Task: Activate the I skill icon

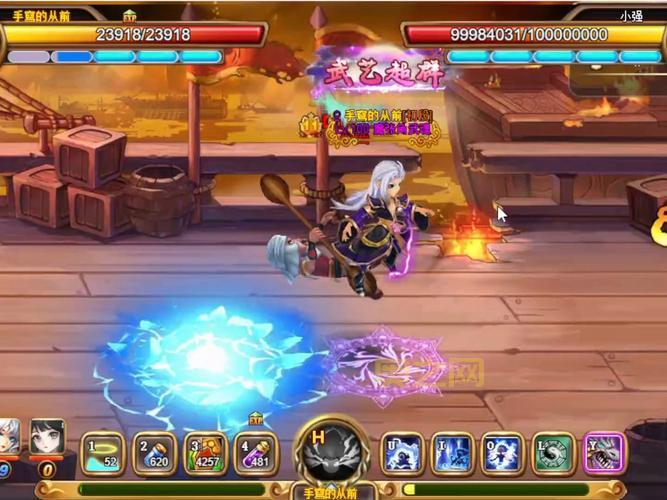Action: coord(451,453)
